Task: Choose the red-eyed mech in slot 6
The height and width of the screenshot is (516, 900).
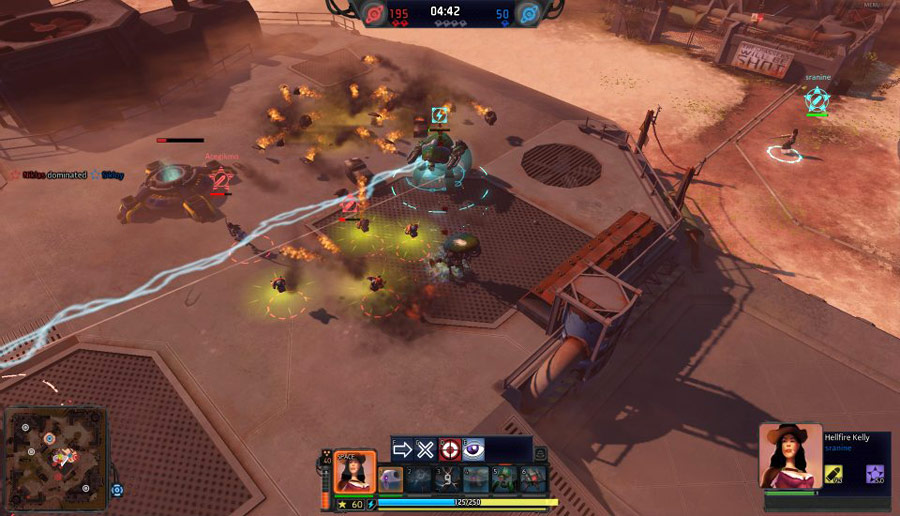Action: [x=533, y=479]
